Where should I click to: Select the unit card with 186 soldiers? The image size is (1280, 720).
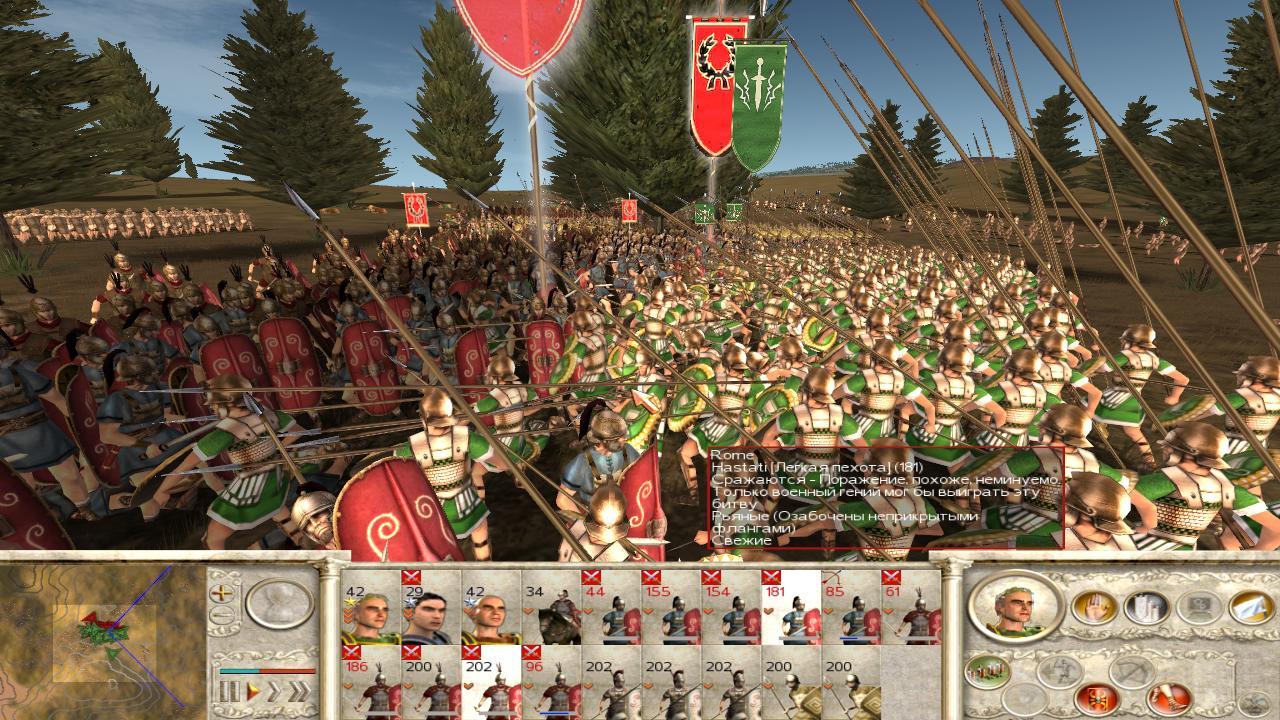point(371,683)
